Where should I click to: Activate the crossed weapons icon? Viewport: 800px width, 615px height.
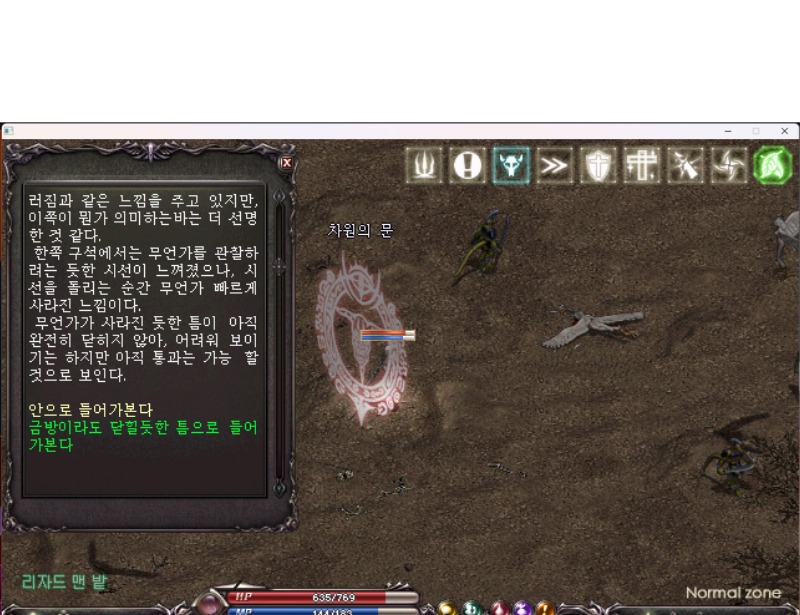[x=685, y=166]
